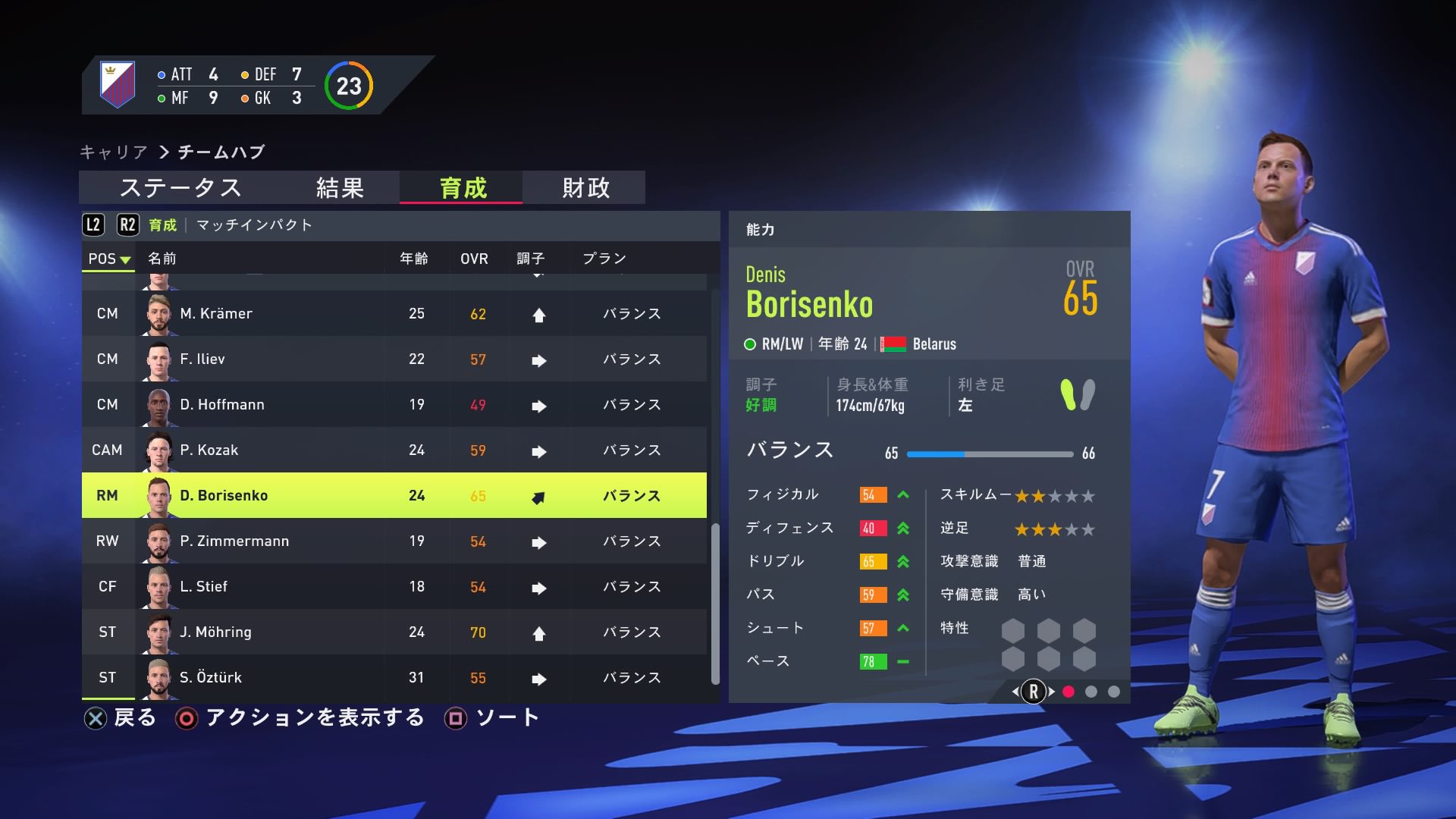Select the Belarus flag icon
The height and width of the screenshot is (819, 1456).
point(893,344)
